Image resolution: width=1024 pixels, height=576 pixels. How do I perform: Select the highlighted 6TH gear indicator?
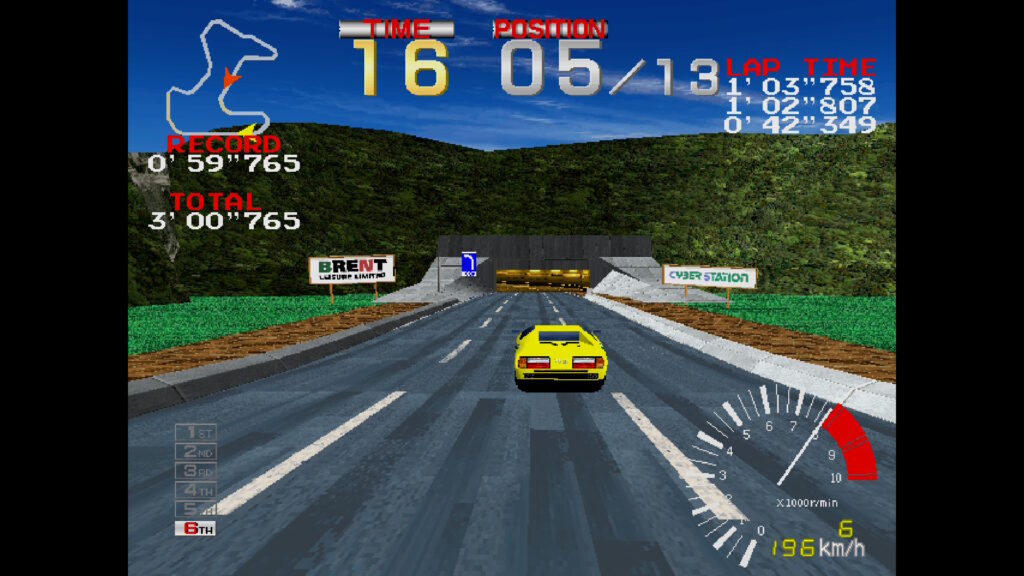point(196,528)
